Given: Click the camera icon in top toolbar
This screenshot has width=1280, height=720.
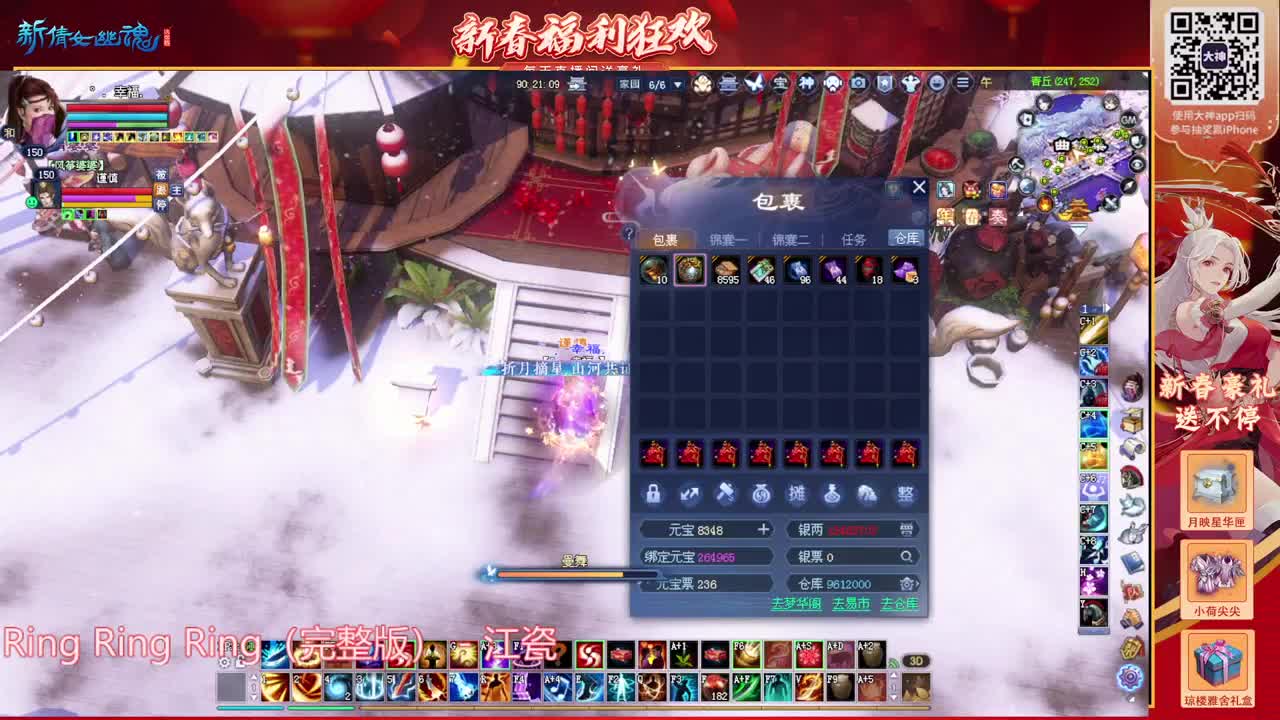Looking at the screenshot, I should (857, 84).
